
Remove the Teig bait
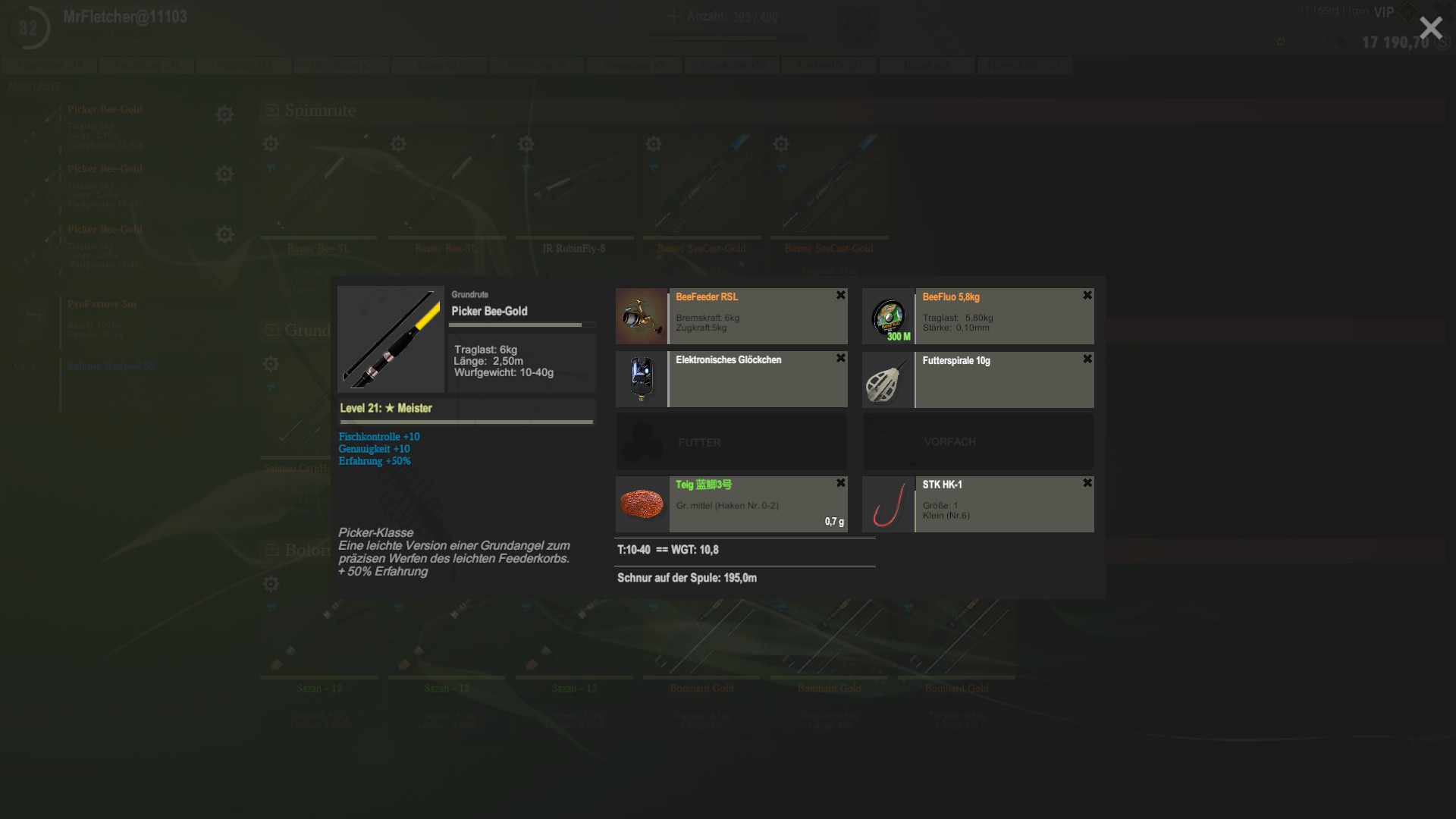pyautogui.click(x=840, y=483)
